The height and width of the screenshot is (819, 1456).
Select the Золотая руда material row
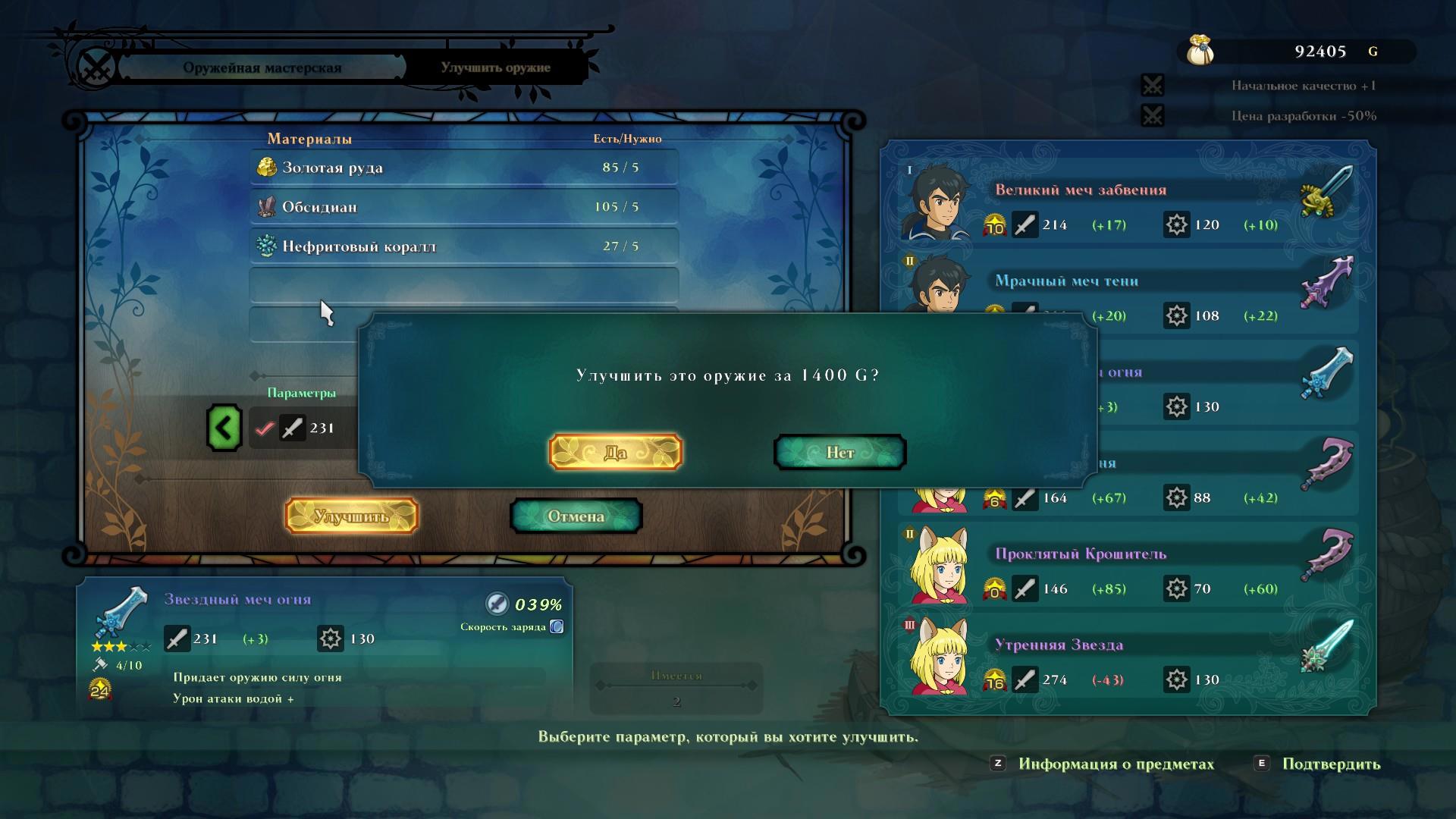[463, 168]
